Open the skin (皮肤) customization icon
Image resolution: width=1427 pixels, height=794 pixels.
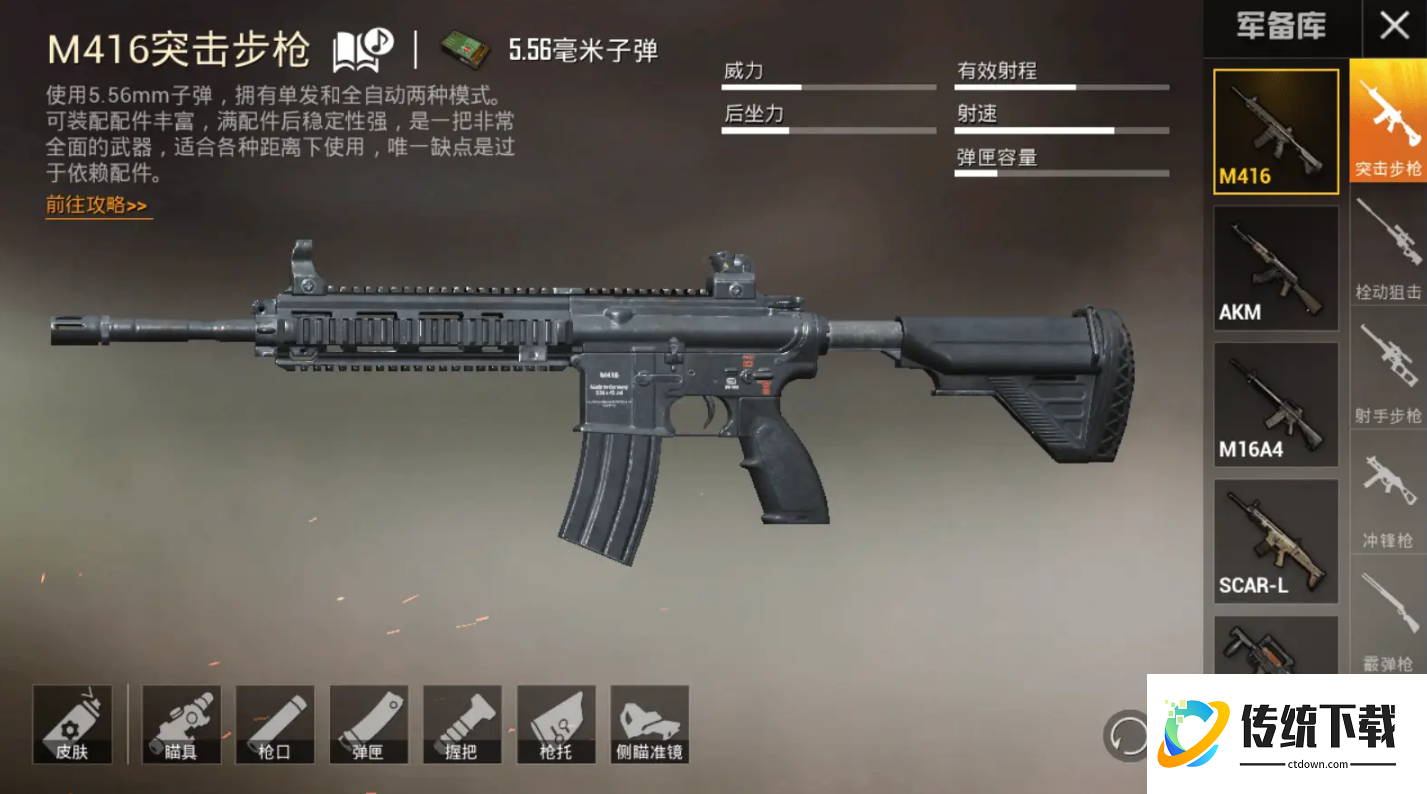pyautogui.click(x=71, y=723)
